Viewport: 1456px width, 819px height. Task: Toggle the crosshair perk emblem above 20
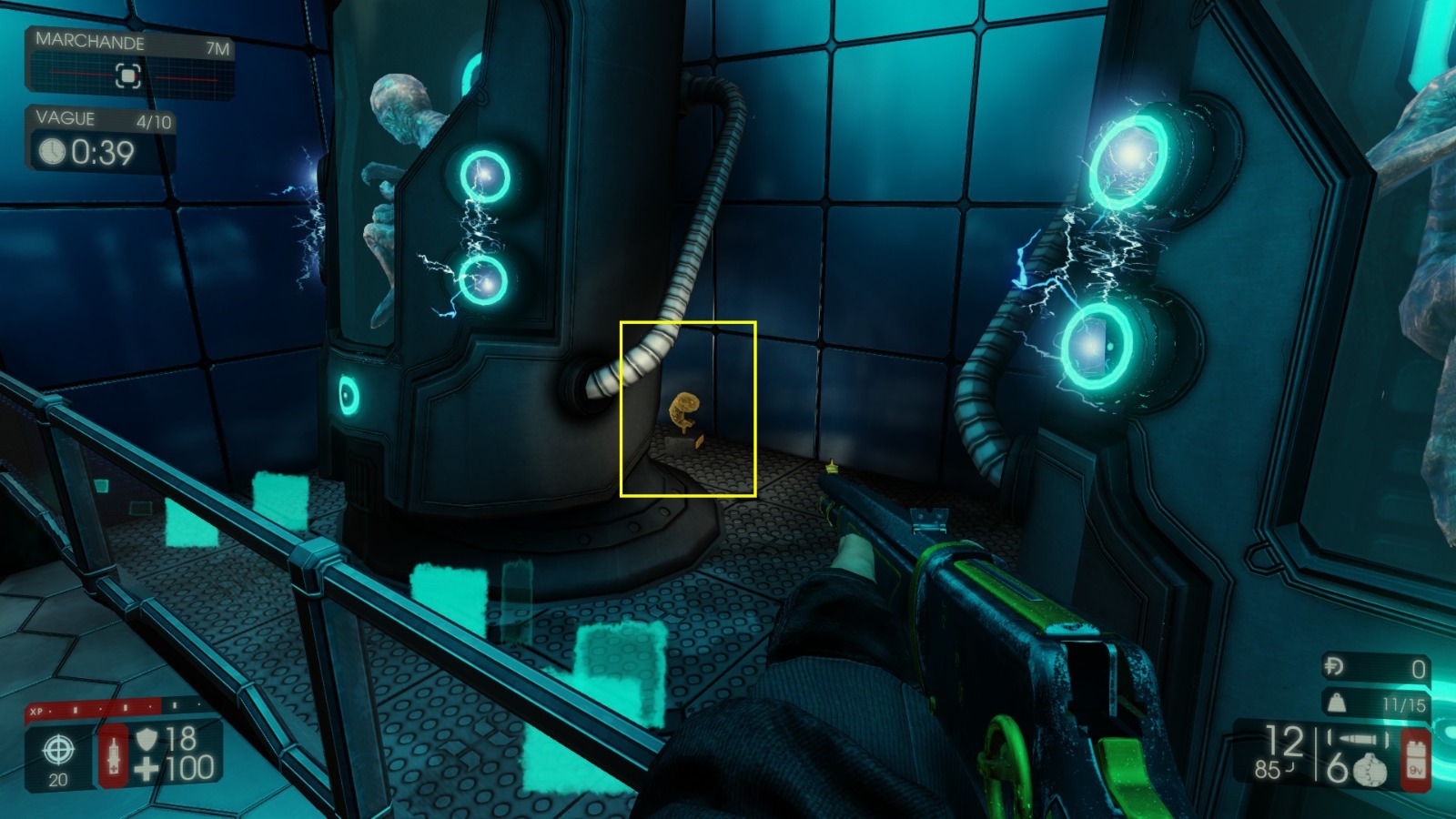[x=56, y=751]
